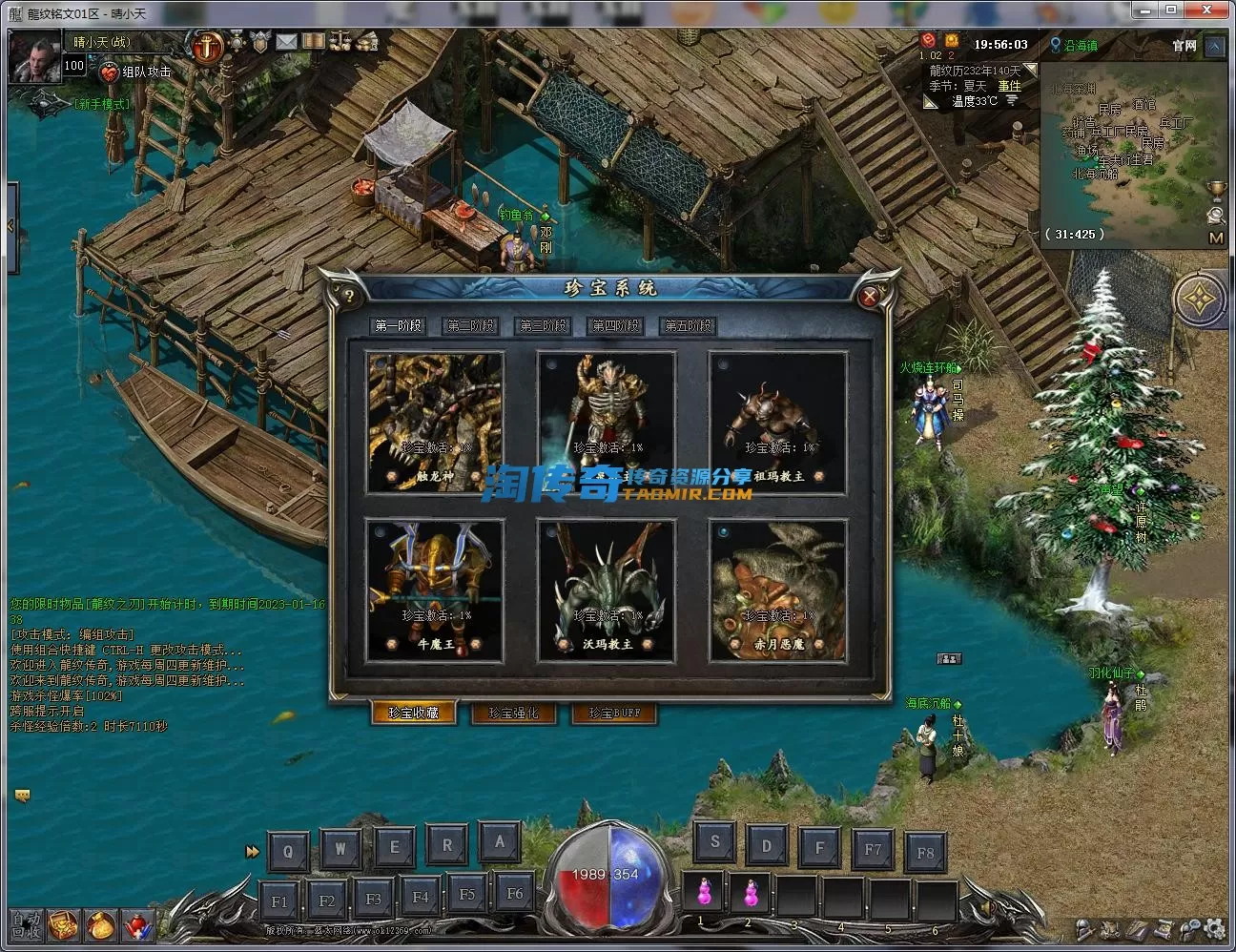Pick the 沃玛教主 treasure card
This screenshot has height=952, width=1236.
[x=607, y=590]
